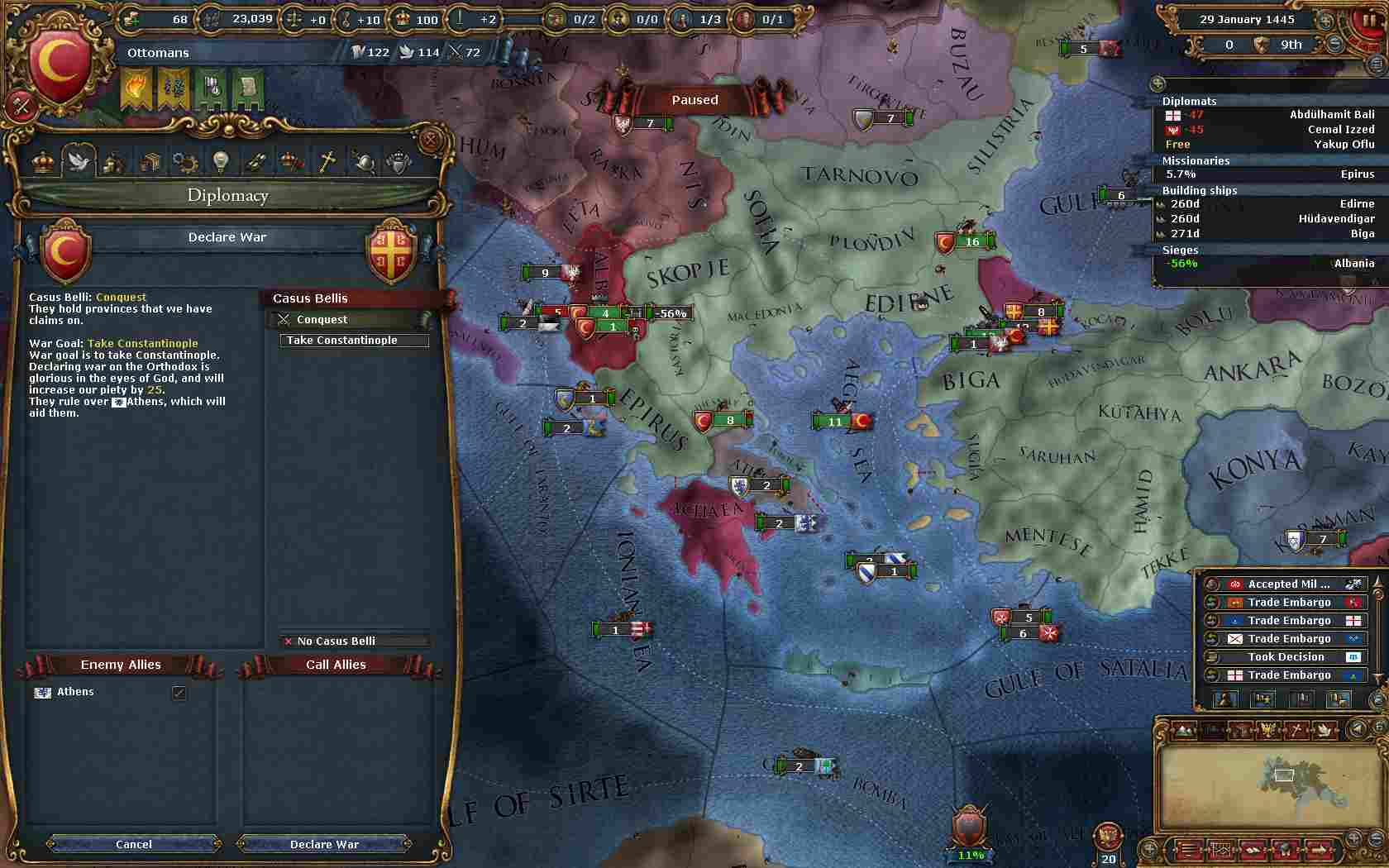Open the gears Technology tab
The height and width of the screenshot is (868, 1389).
pyautogui.click(x=184, y=162)
